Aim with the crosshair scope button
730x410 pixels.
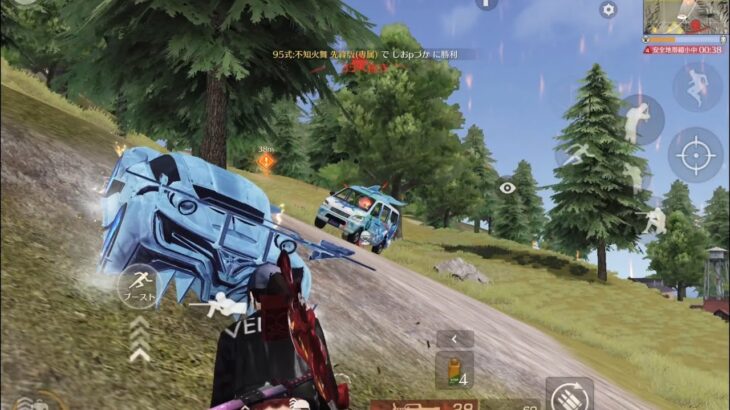pyautogui.click(x=696, y=155)
